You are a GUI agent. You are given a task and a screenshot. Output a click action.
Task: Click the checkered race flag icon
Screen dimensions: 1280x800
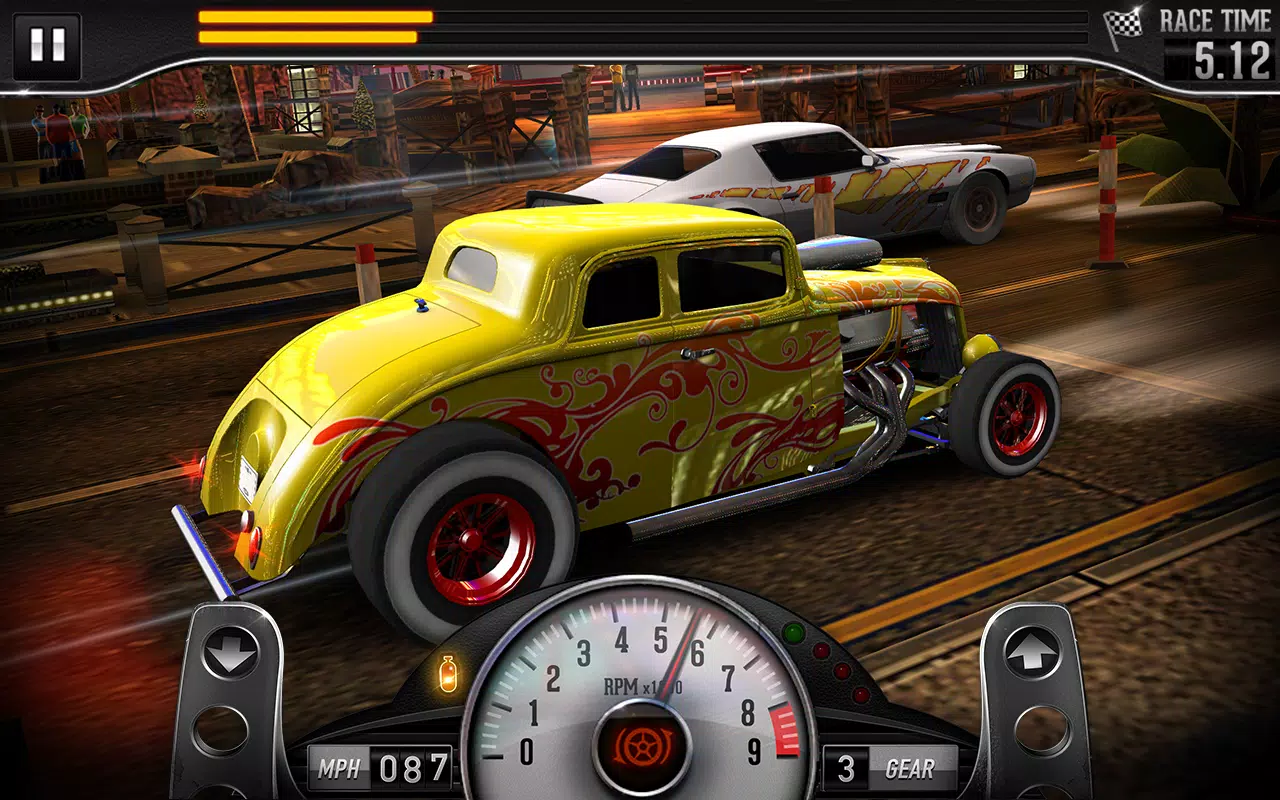pyautogui.click(x=1123, y=22)
